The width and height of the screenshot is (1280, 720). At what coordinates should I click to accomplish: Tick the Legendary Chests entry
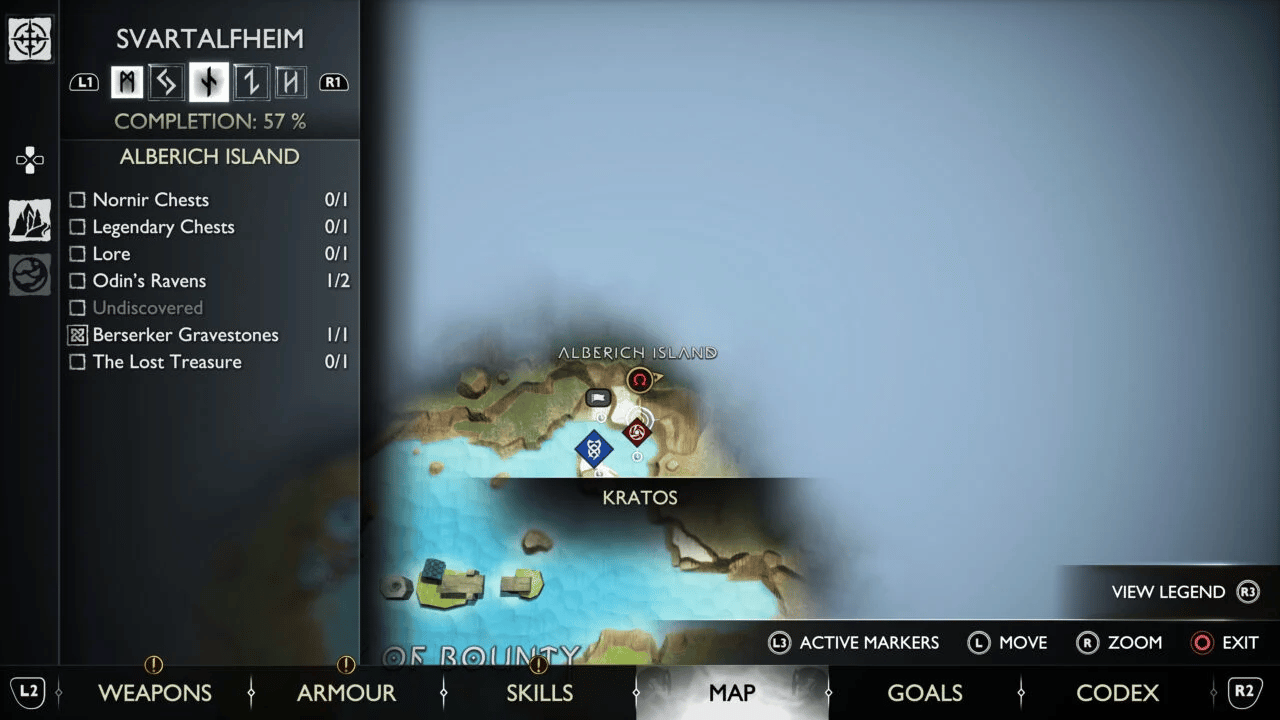[x=78, y=227]
